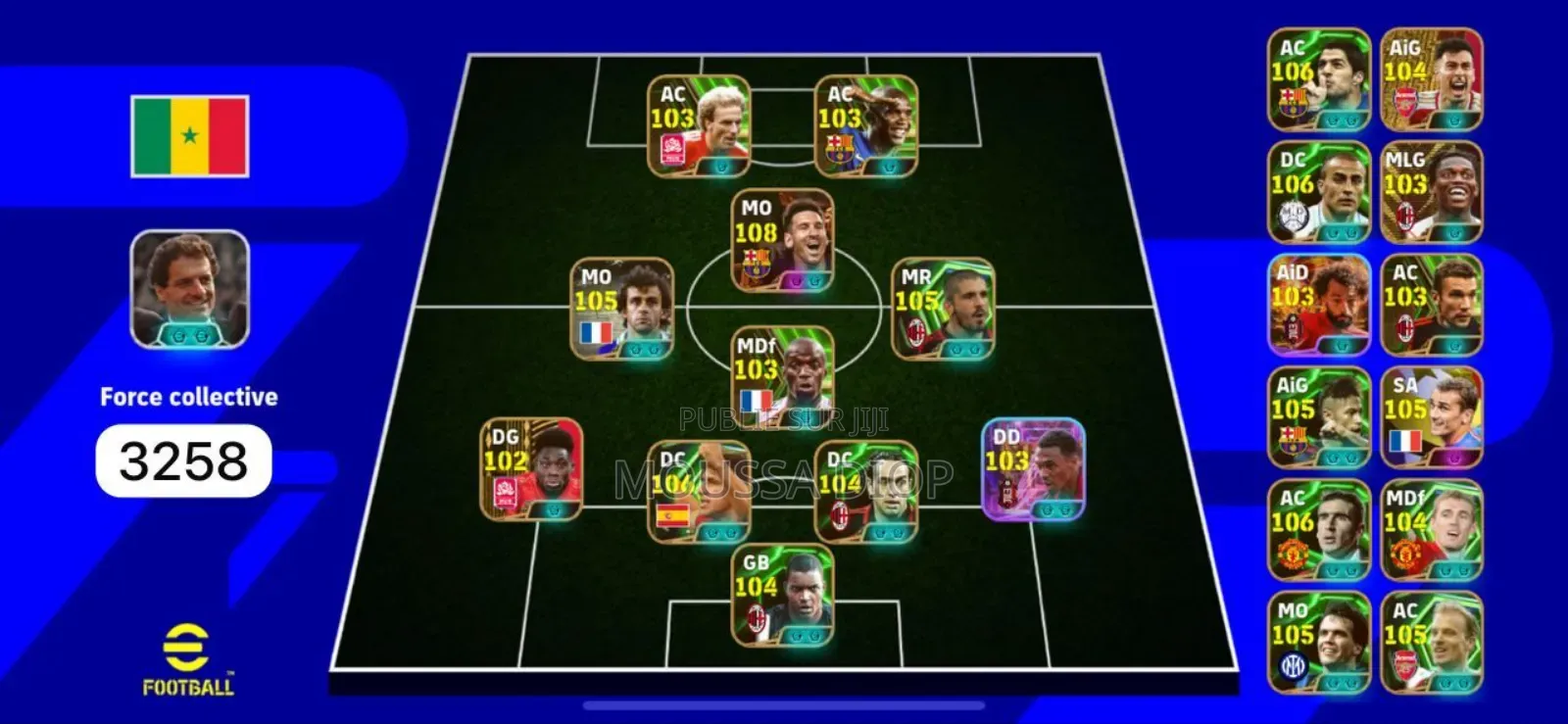Select the DC card with Spain flag
1568x724 pixels.
coord(699,491)
